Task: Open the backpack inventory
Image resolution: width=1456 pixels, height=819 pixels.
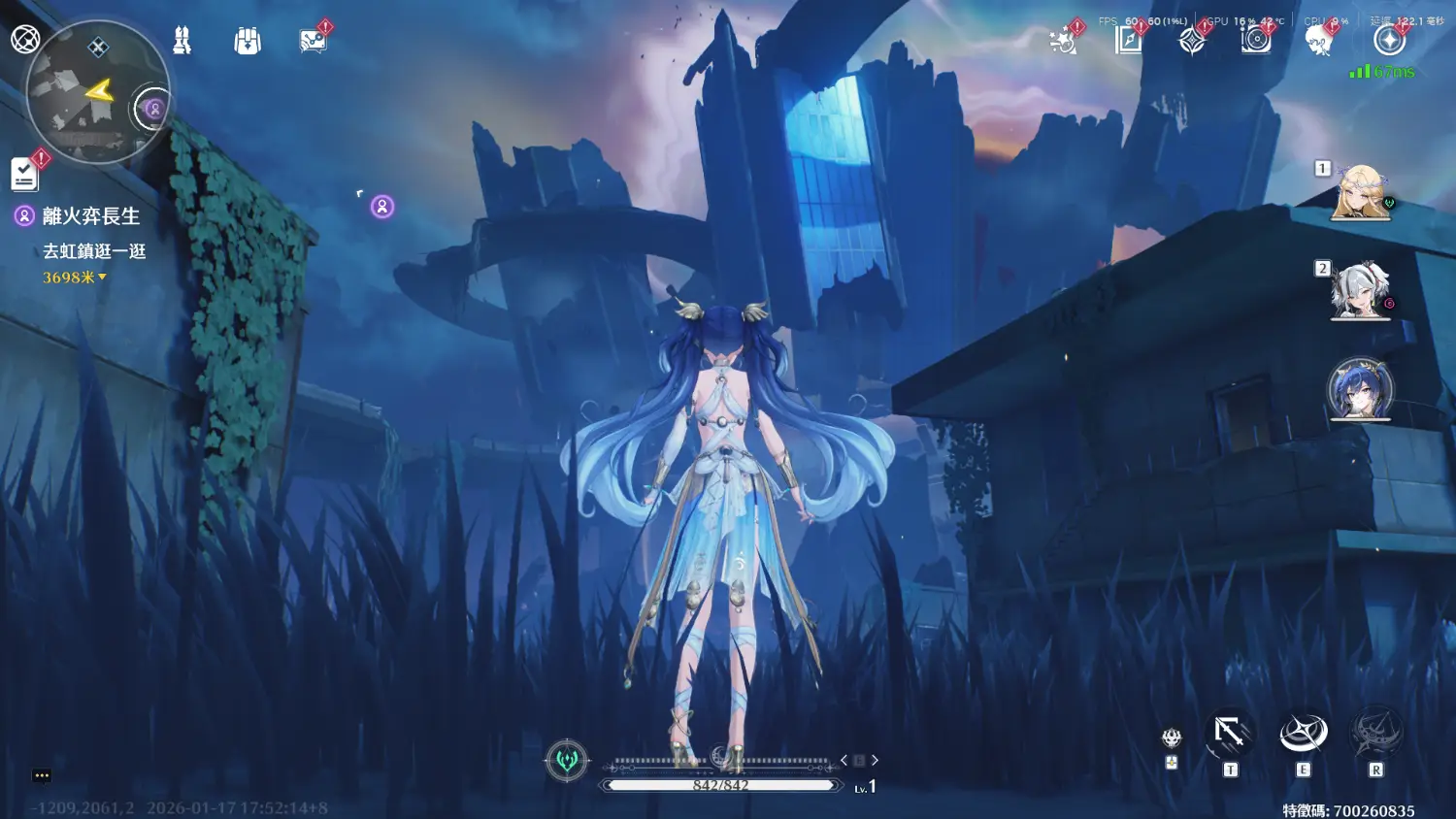Action: click(248, 41)
